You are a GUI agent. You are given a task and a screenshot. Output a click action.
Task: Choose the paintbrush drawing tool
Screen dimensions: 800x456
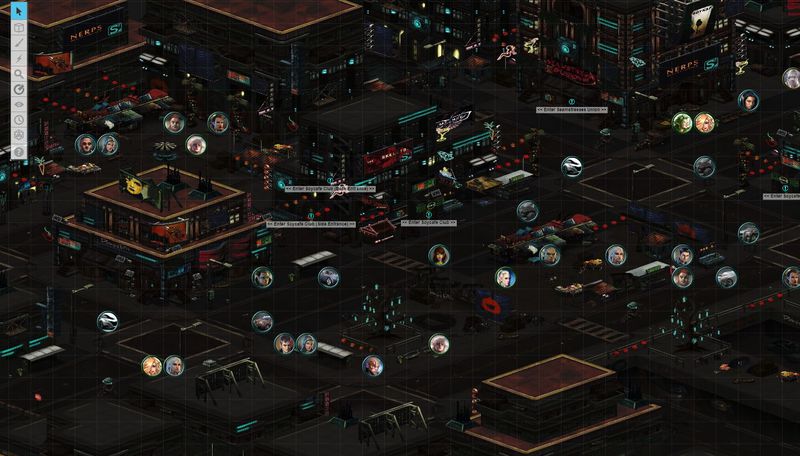[x=18, y=43]
